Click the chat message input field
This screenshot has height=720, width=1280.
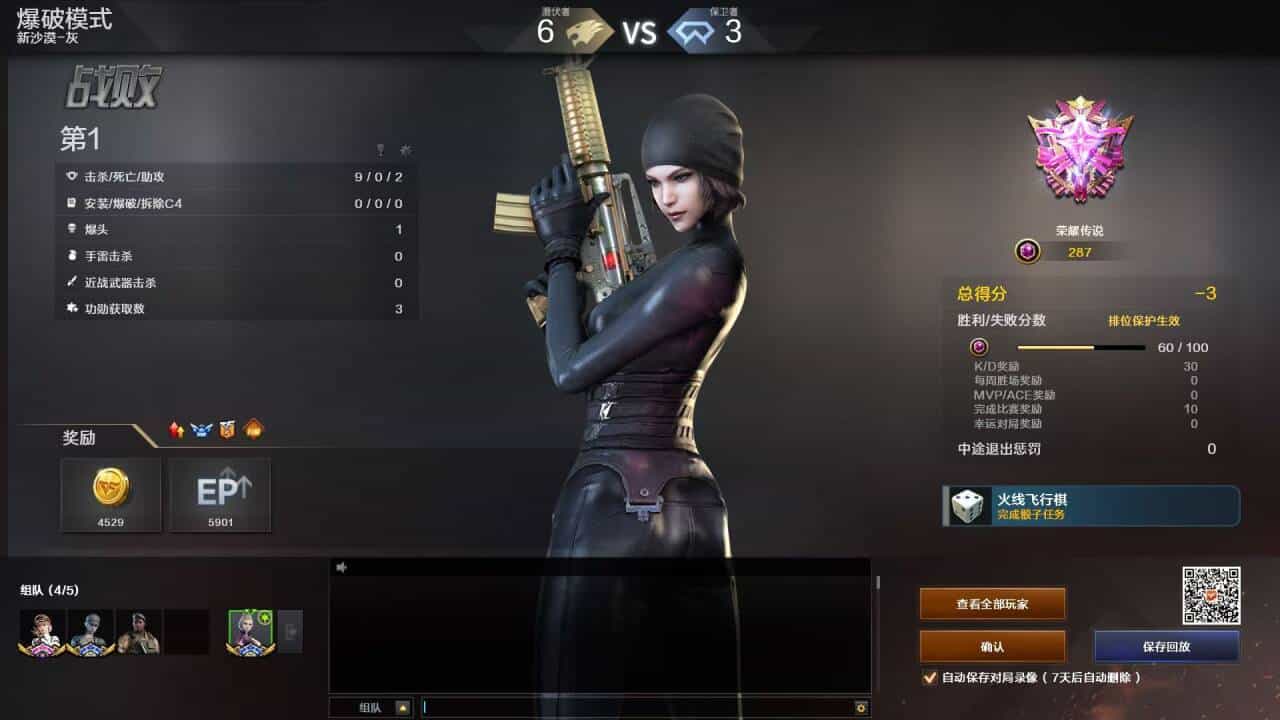tap(640, 707)
